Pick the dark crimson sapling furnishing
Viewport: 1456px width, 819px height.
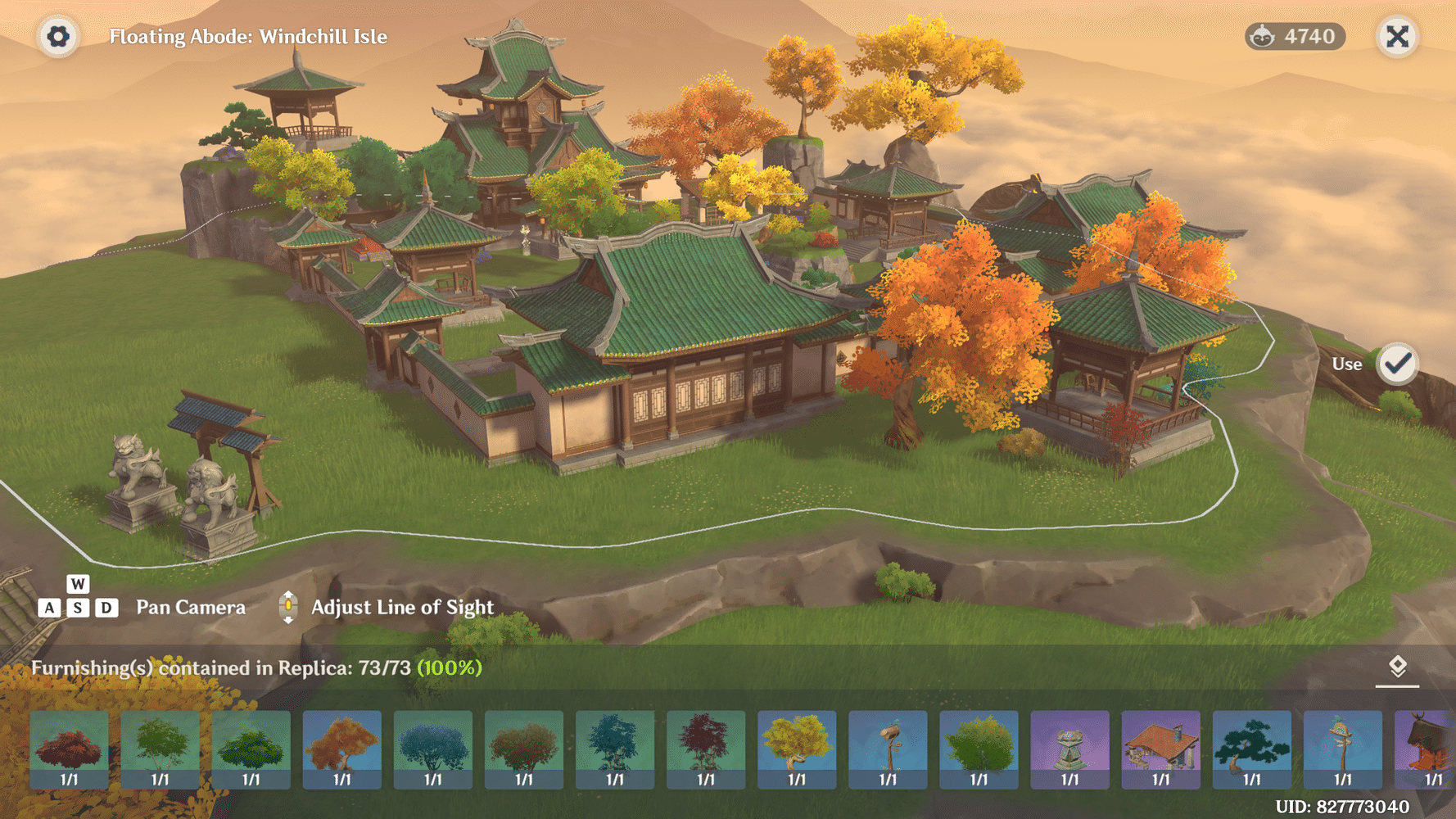(x=706, y=749)
